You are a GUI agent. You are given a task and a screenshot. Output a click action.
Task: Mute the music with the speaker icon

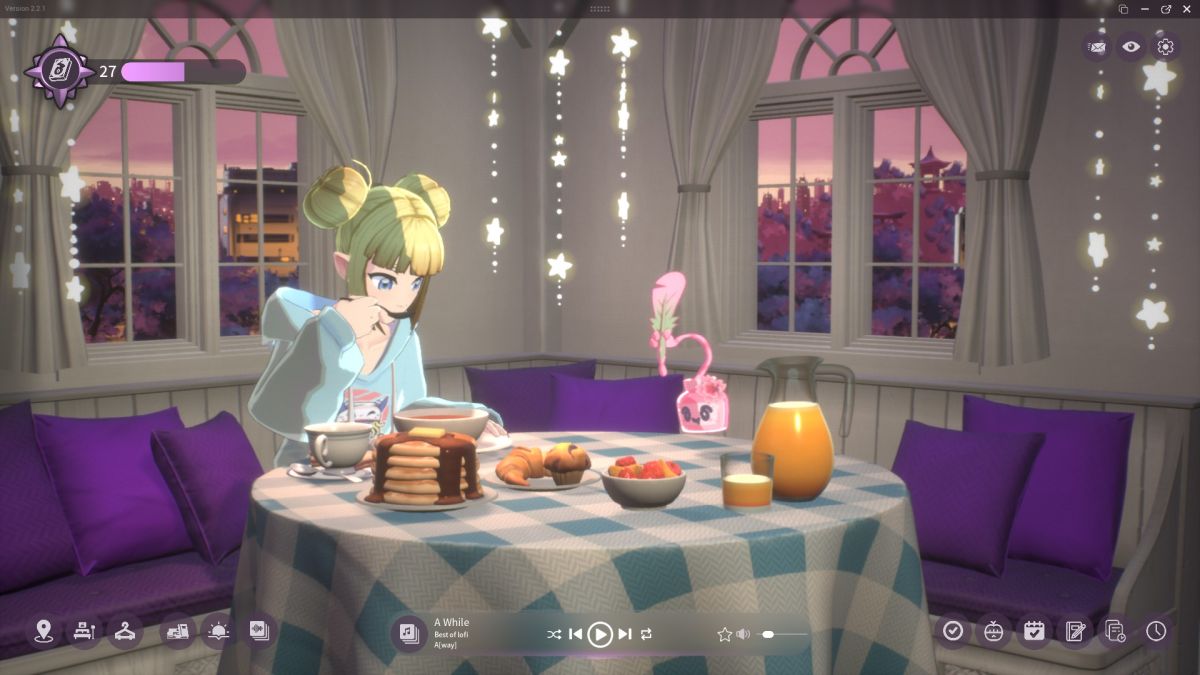click(743, 634)
